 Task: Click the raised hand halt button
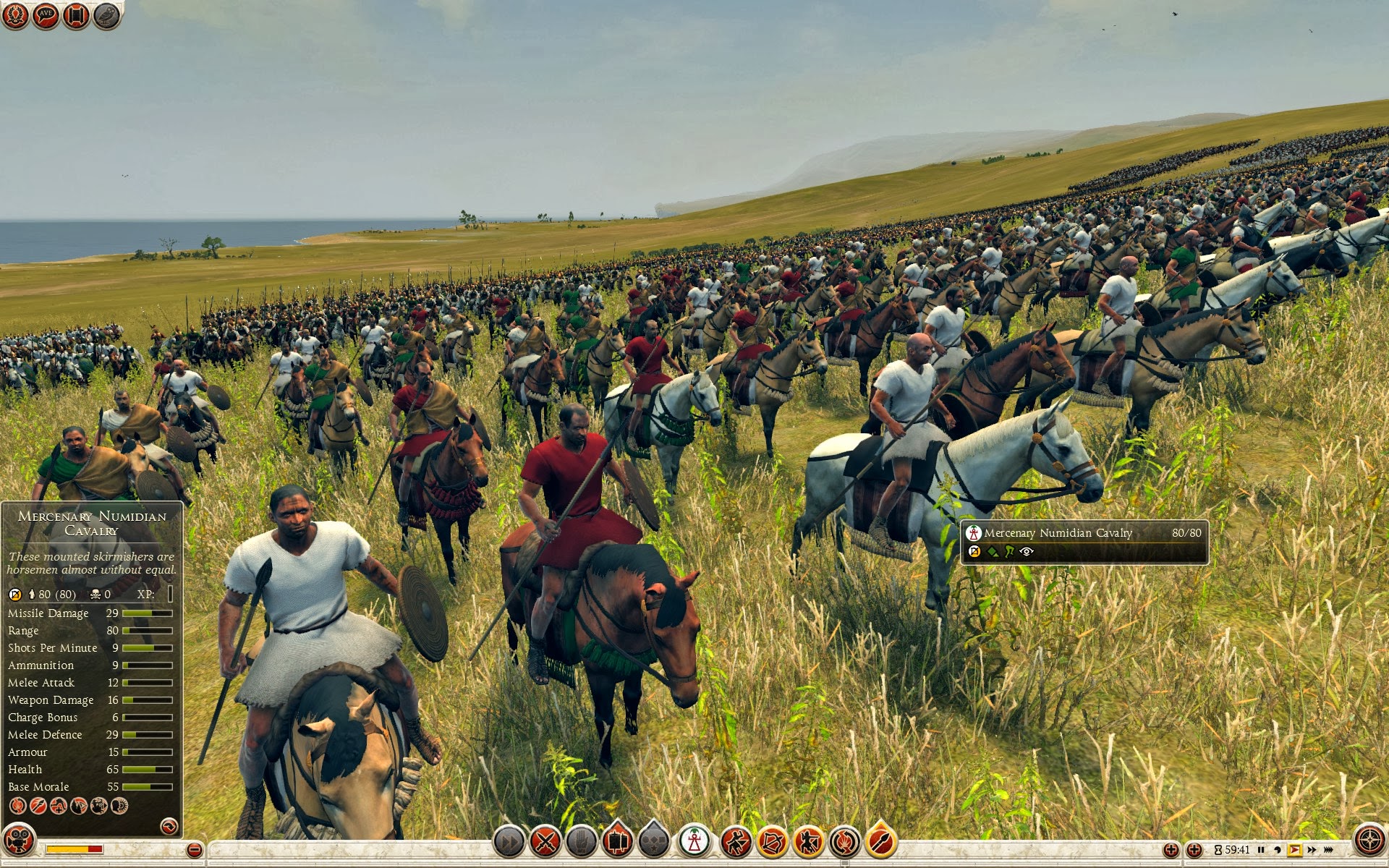(582, 841)
